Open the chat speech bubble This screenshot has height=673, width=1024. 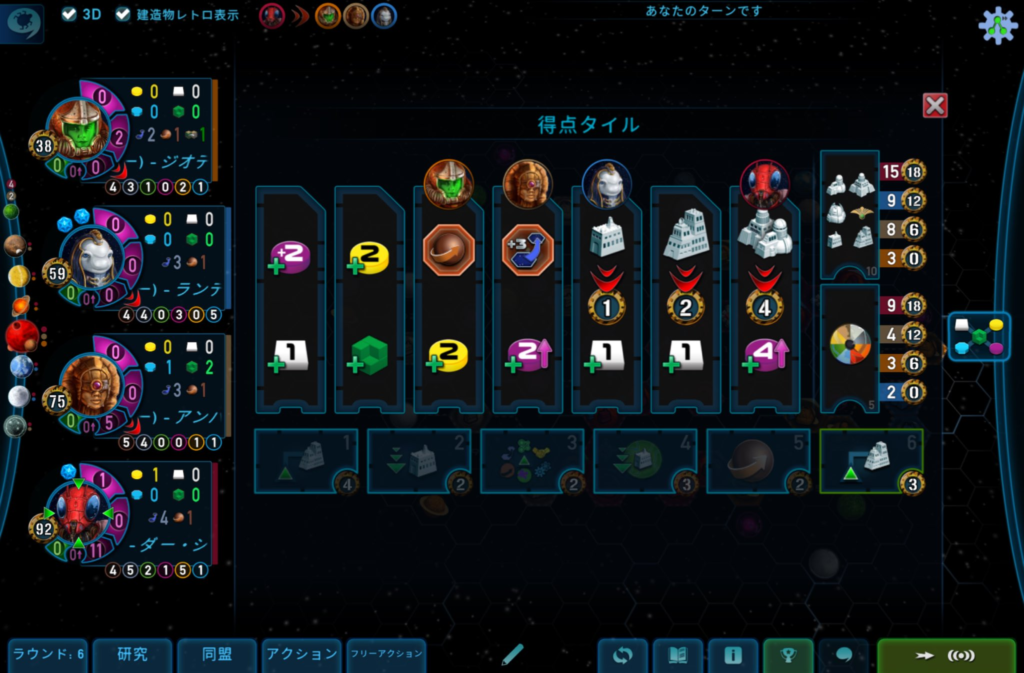coord(843,656)
